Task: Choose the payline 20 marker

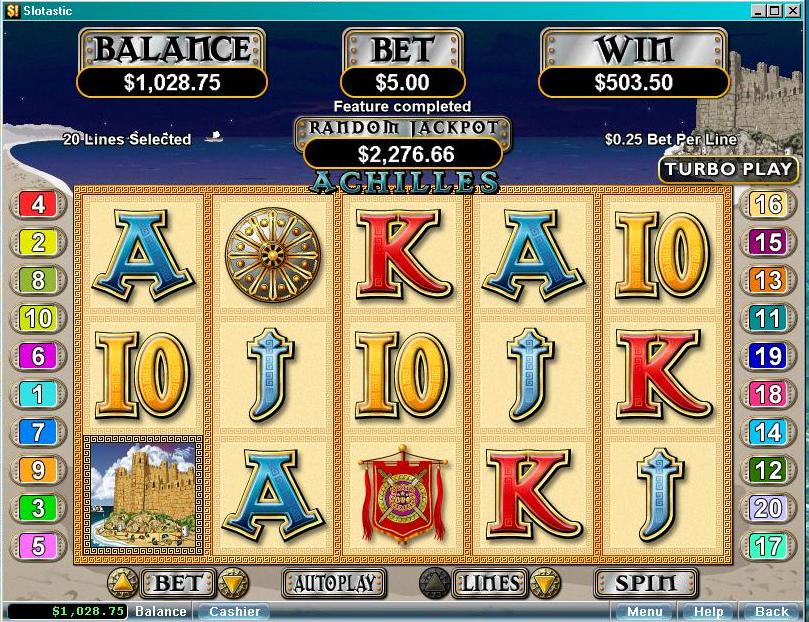Action: pos(768,508)
